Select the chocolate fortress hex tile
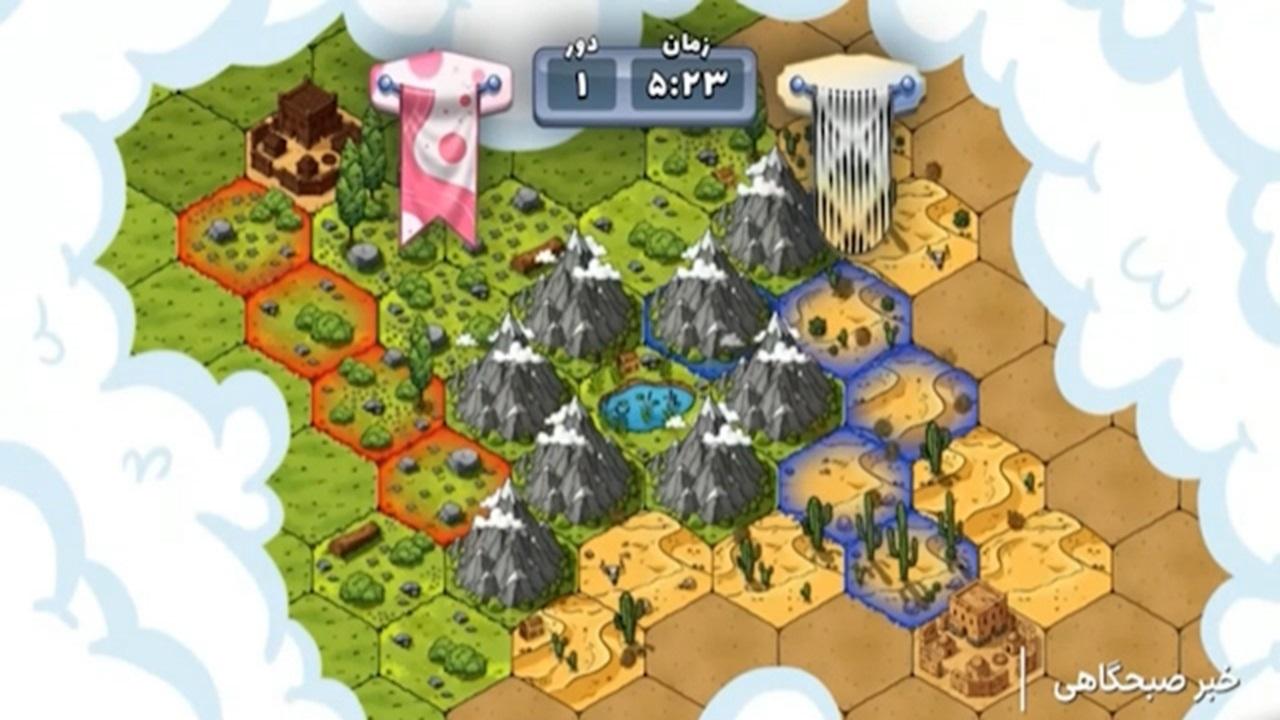The width and height of the screenshot is (1280, 720). click(303, 140)
